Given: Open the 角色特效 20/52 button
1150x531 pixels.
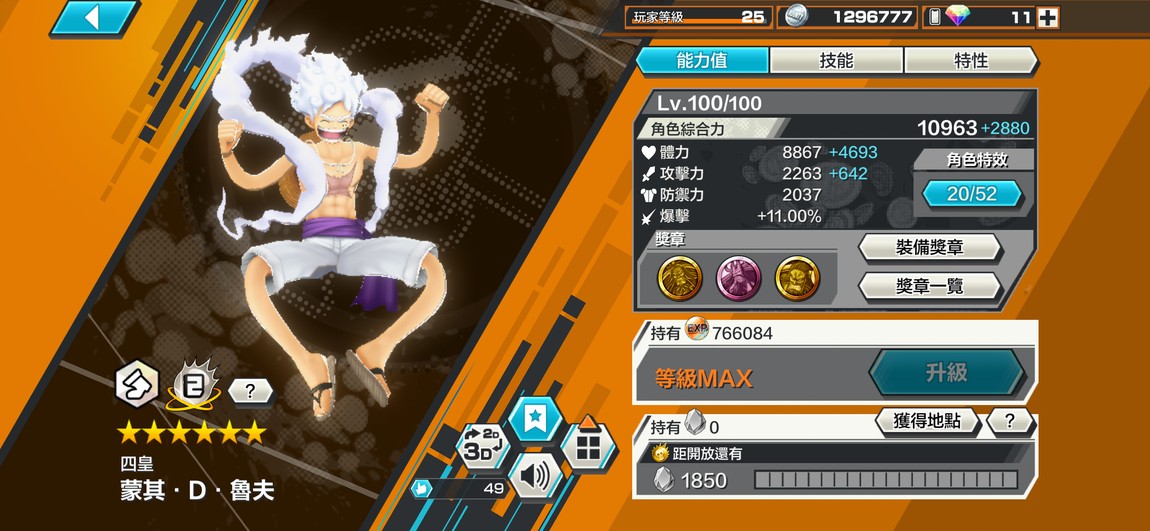Looking at the screenshot, I should (x=971, y=194).
